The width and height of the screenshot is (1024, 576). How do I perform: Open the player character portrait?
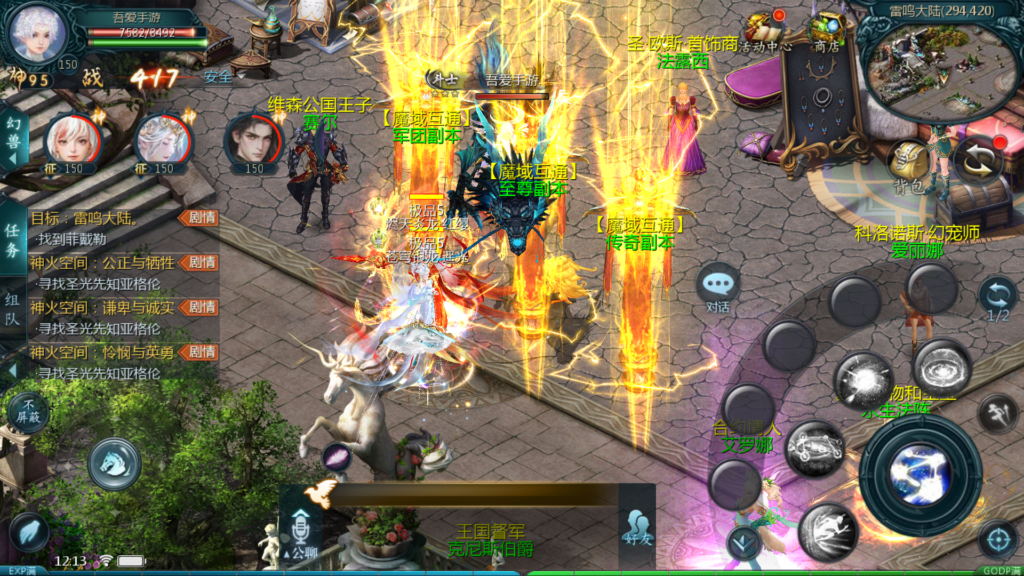click(36, 34)
